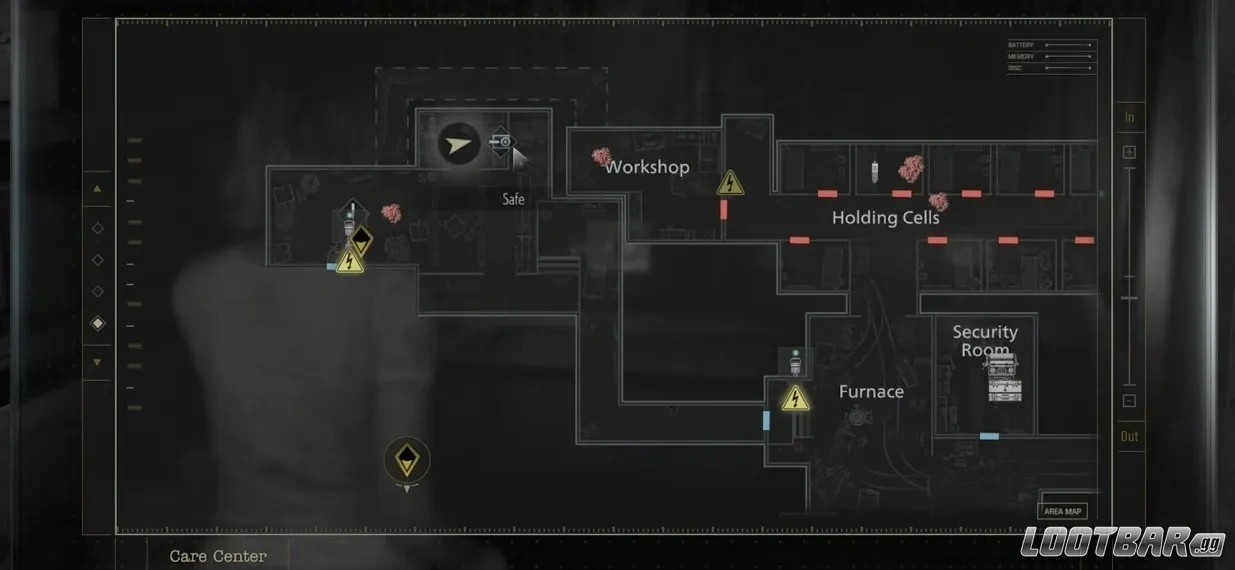Click the minus zoom-out button

pos(1129,401)
